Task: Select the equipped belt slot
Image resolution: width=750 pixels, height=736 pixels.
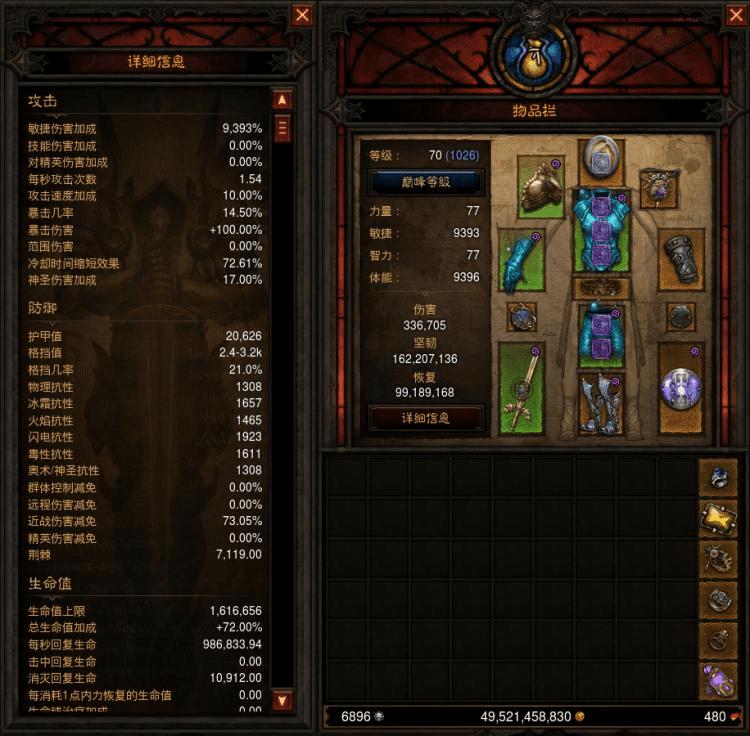Action: 601,288
